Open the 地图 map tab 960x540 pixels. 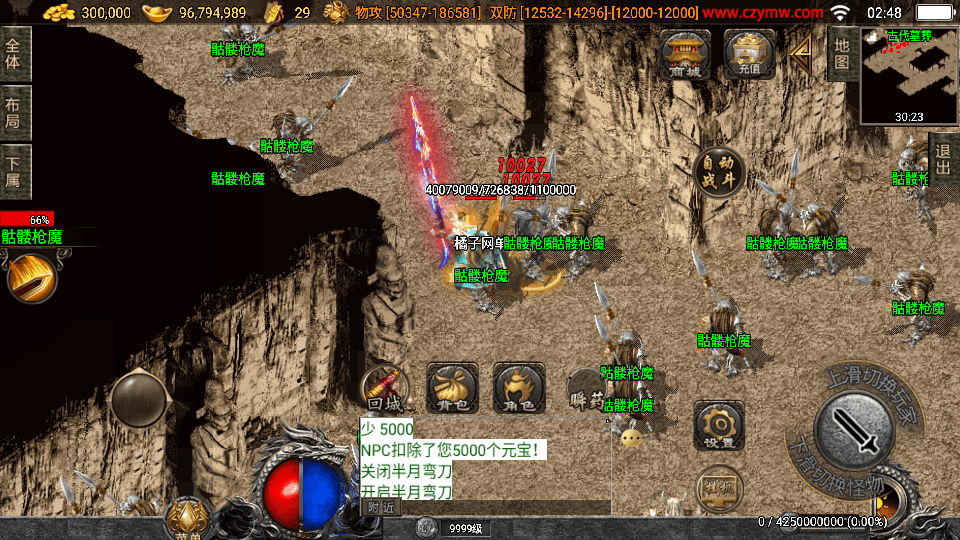coord(842,53)
